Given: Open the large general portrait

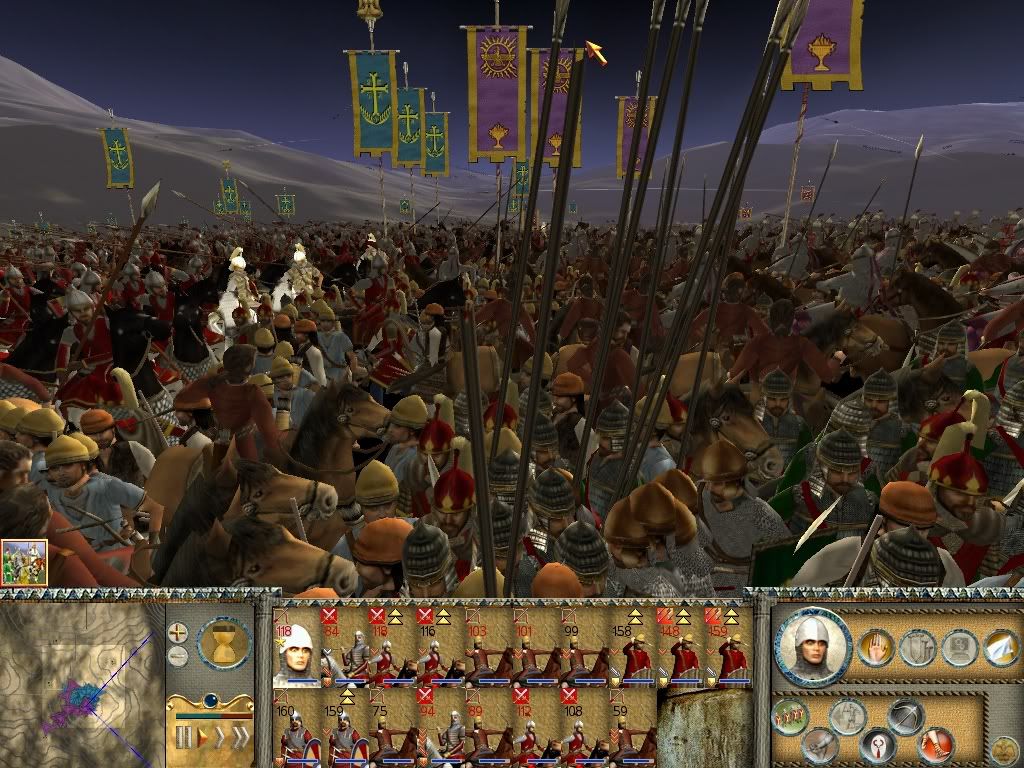Looking at the screenshot, I should tap(813, 646).
